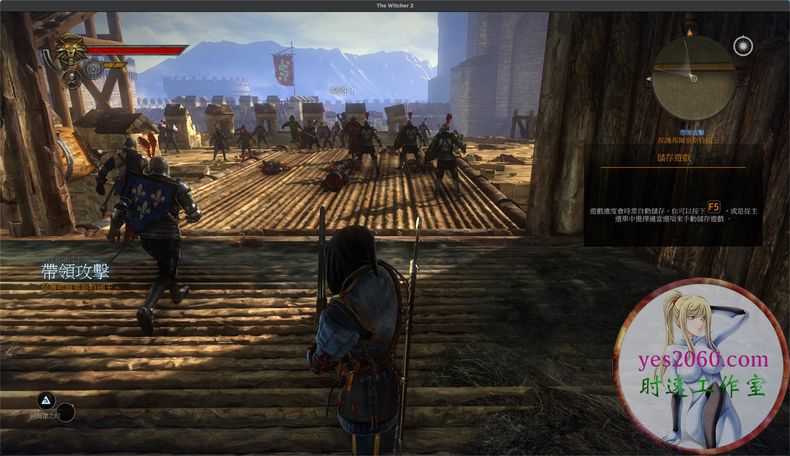Click the sun time-of-day icon
The width and height of the screenshot is (790, 456).
(743, 45)
